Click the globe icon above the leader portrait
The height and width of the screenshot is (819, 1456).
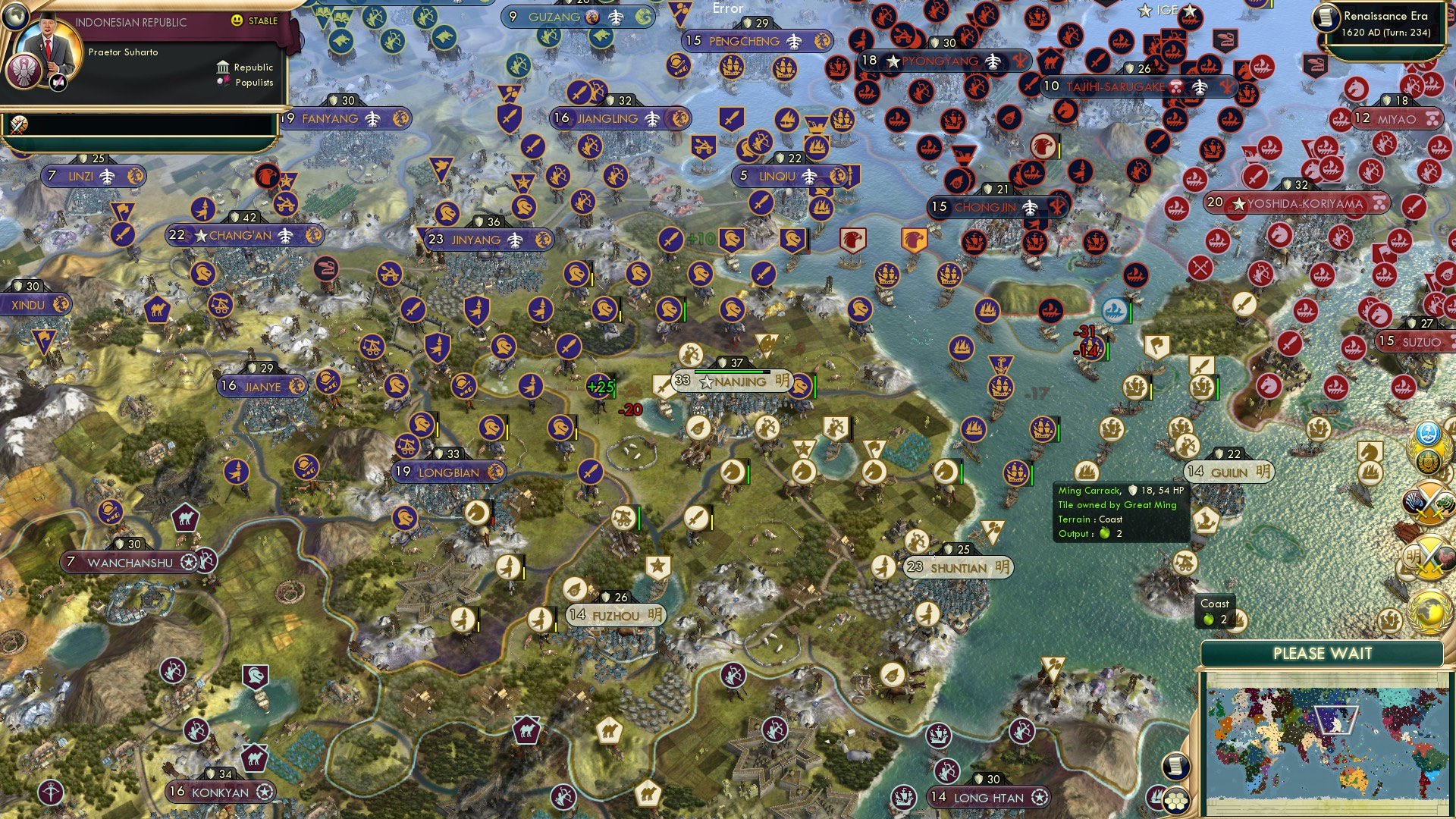pos(15,17)
